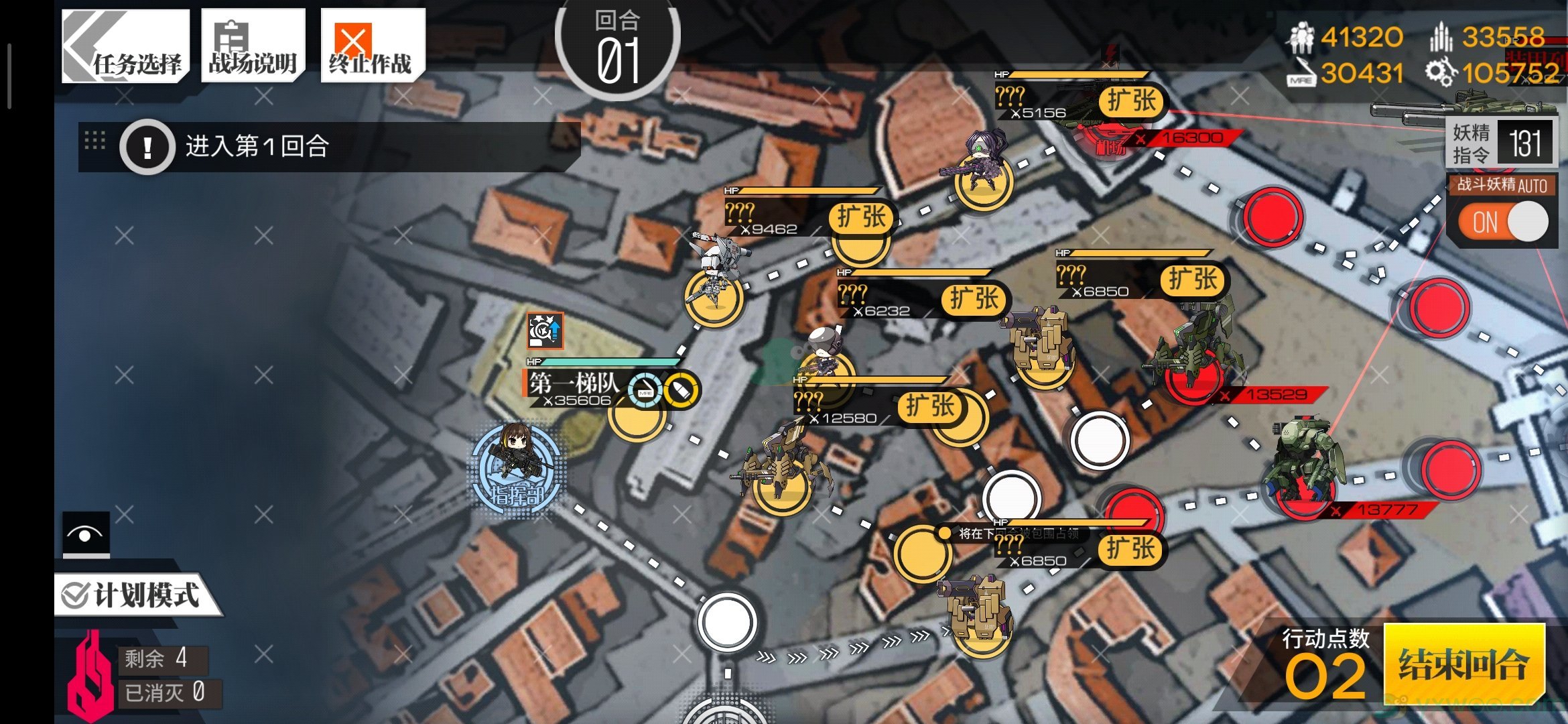Terminate the battle with 终止作战

tap(371, 47)
